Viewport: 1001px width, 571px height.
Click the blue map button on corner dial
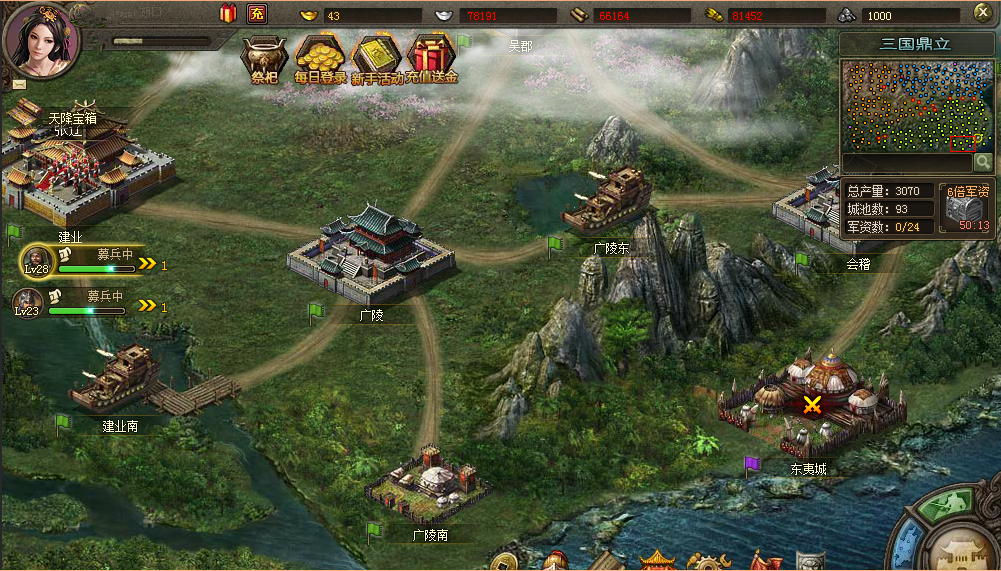point(908,546)
